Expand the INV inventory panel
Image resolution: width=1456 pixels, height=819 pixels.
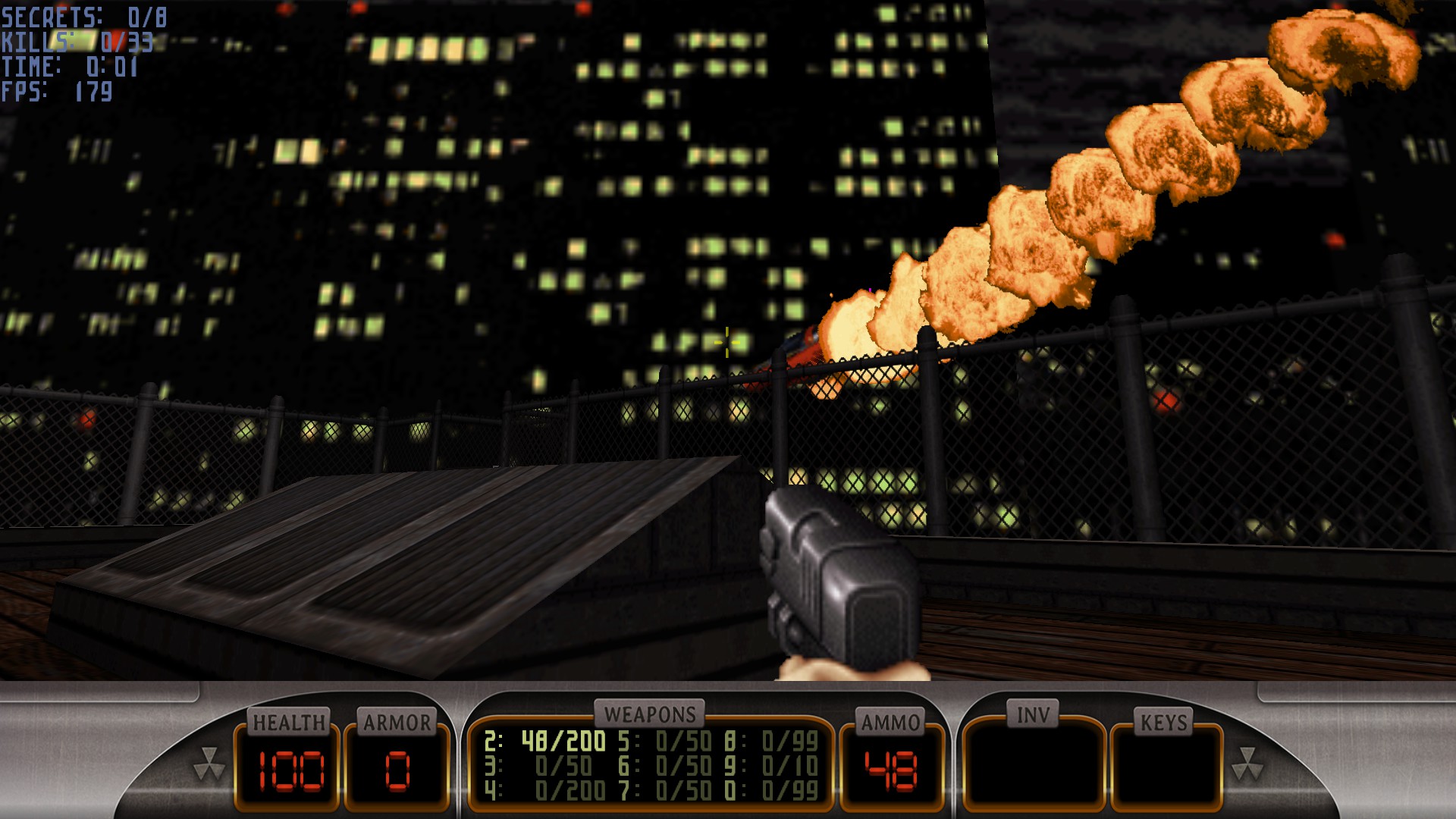tap(1035, 766)
